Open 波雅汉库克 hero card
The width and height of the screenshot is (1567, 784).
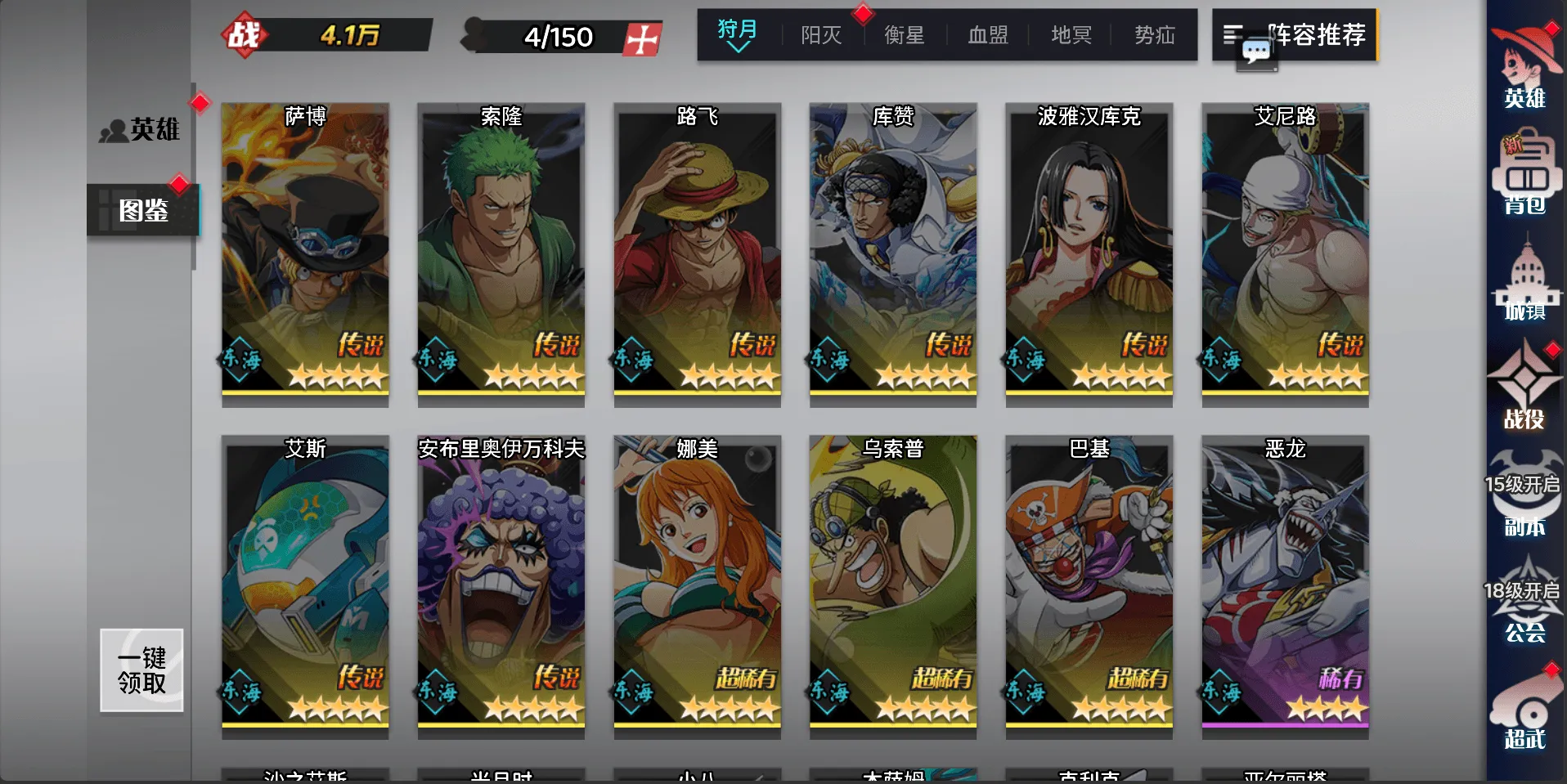[x=1089, y=253]
